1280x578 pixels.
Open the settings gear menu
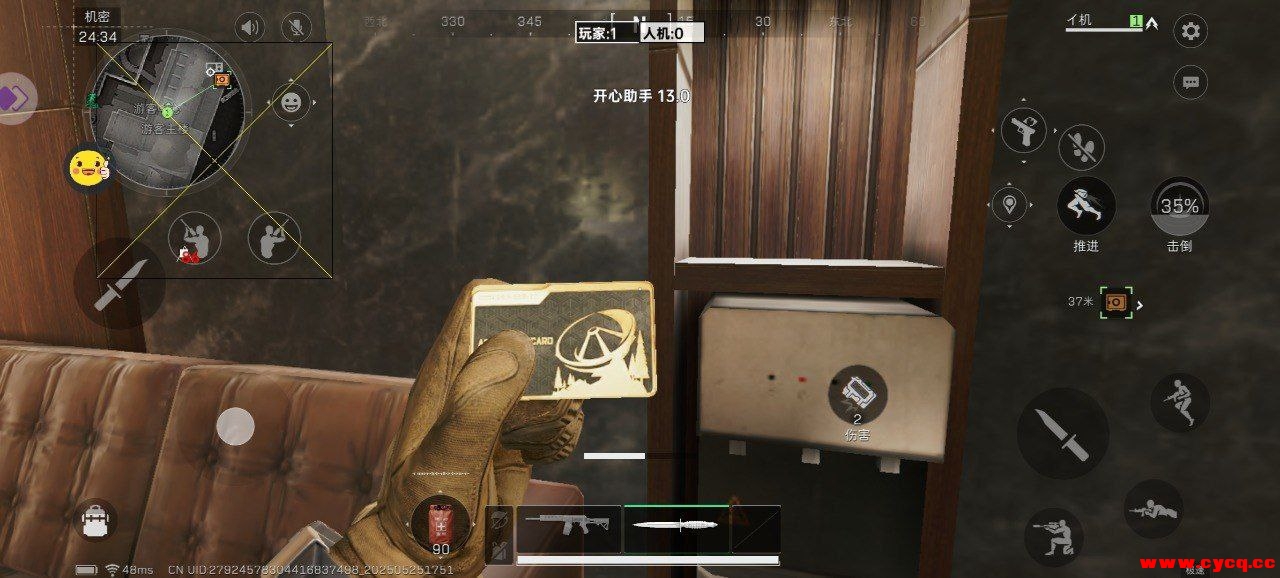tap(1190, 31)
